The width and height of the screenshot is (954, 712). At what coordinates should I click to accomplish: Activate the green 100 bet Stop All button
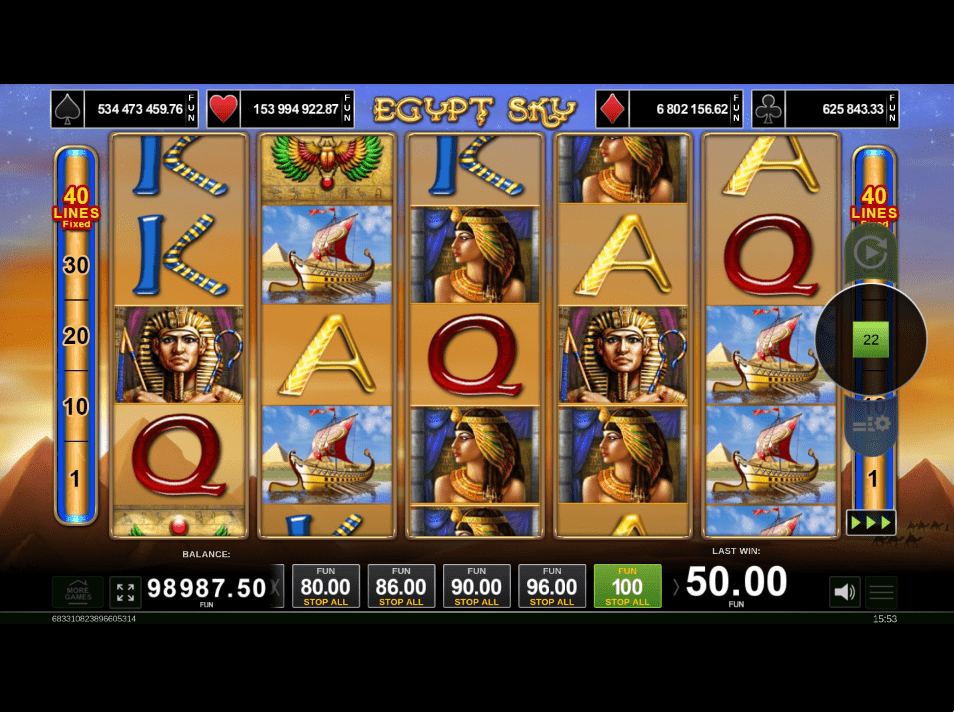pos(627,587)
